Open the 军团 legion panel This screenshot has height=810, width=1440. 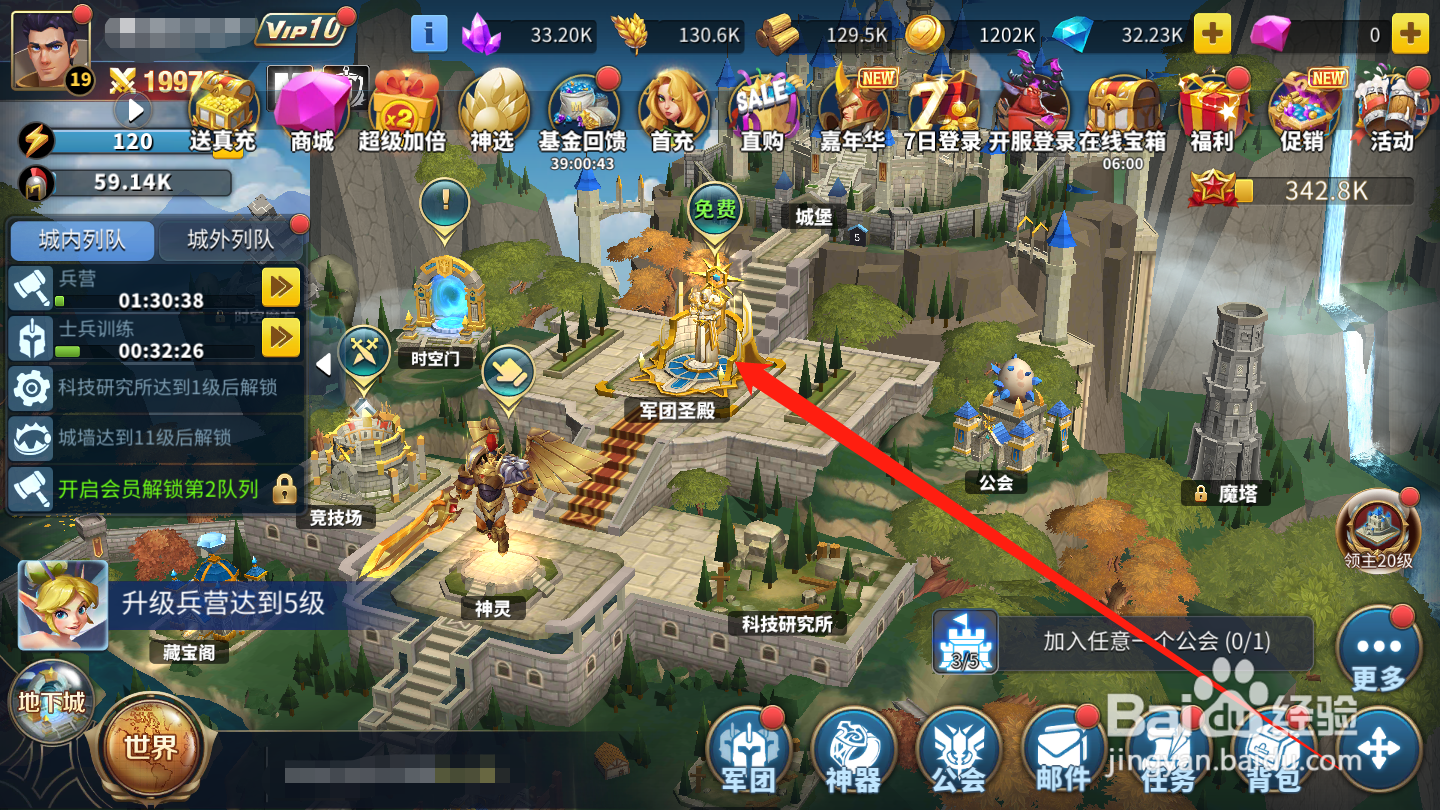click(x=750, y=750)
